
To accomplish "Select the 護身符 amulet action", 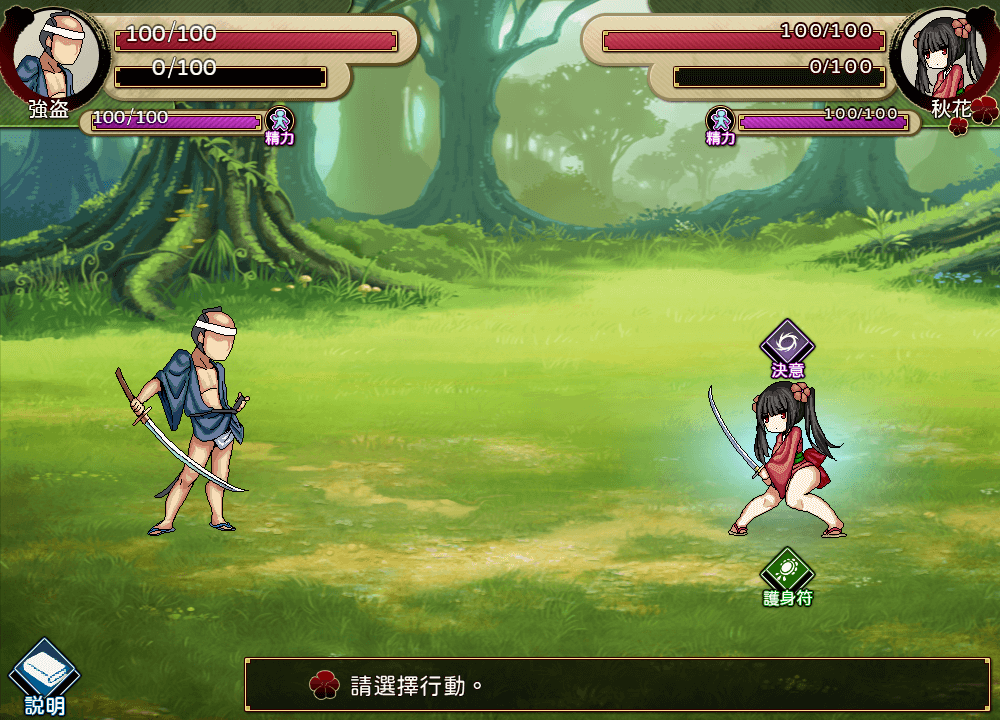I will [x=787, y=572].
